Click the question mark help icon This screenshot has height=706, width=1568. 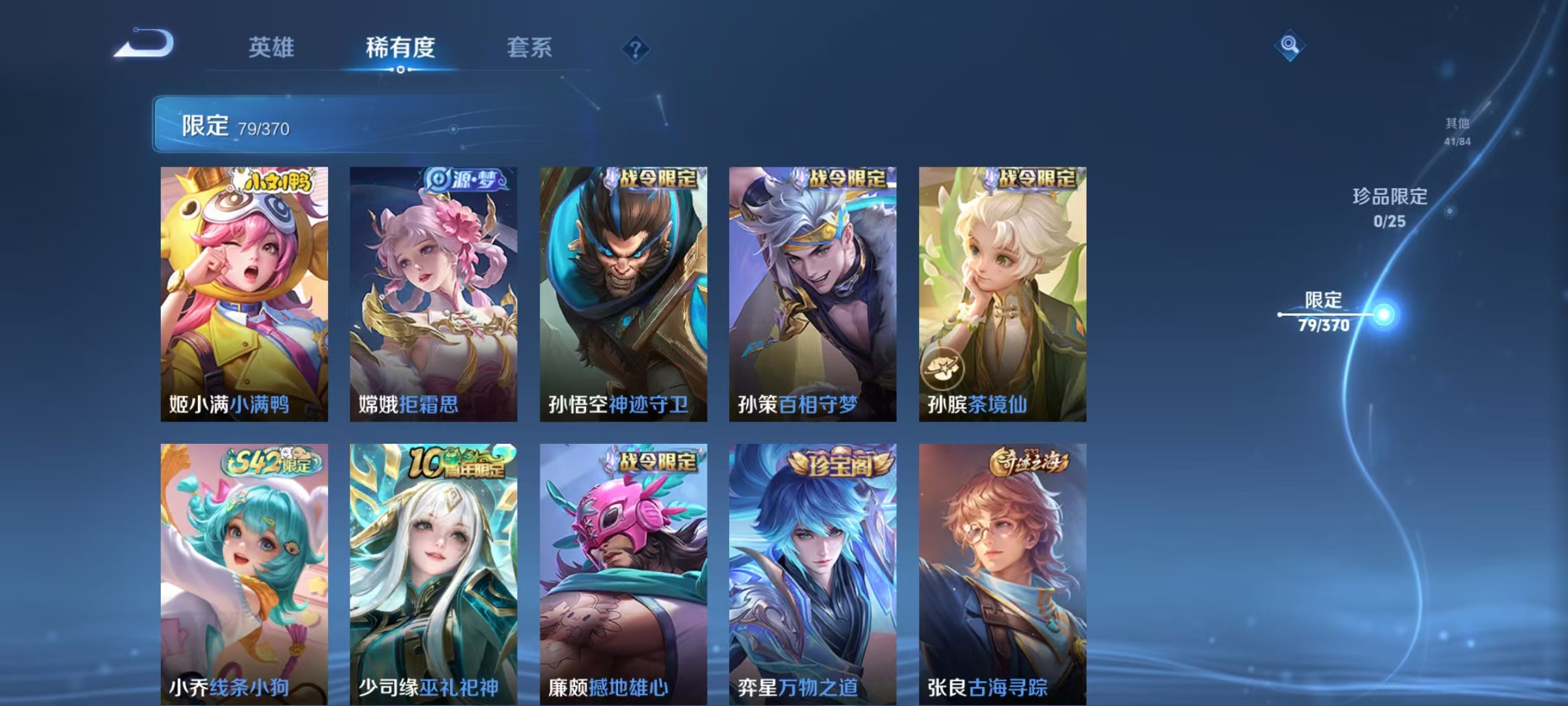634,47
